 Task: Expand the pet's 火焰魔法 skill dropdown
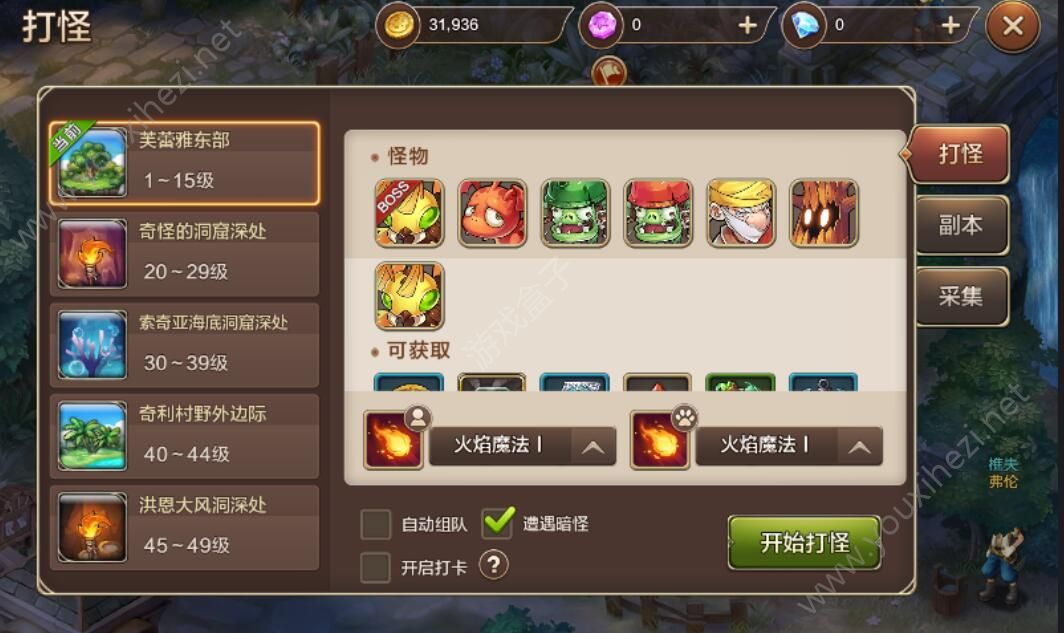pyautogui.click(x=858, y=446)
